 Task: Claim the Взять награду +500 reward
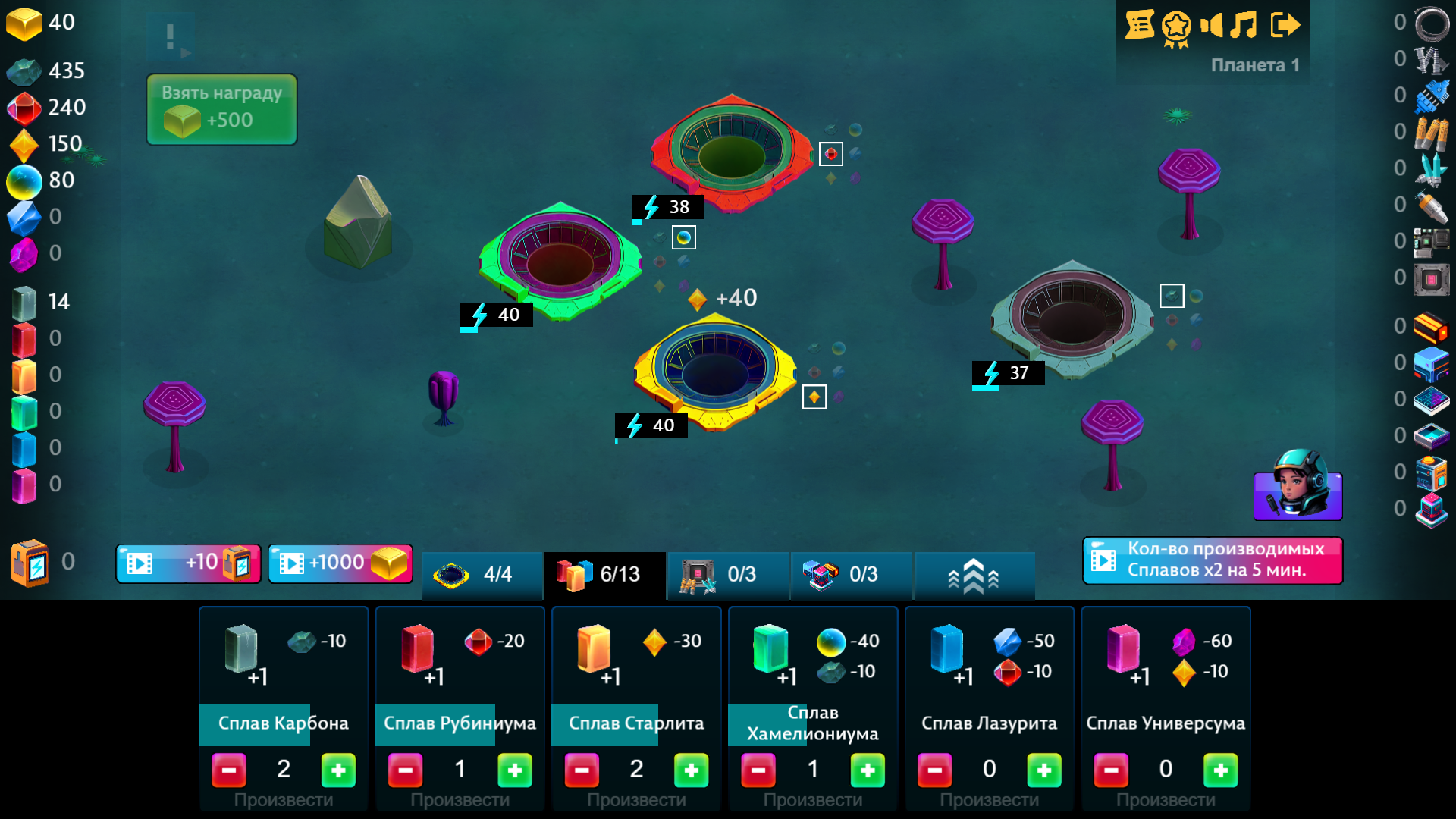[x=221, y=108]
